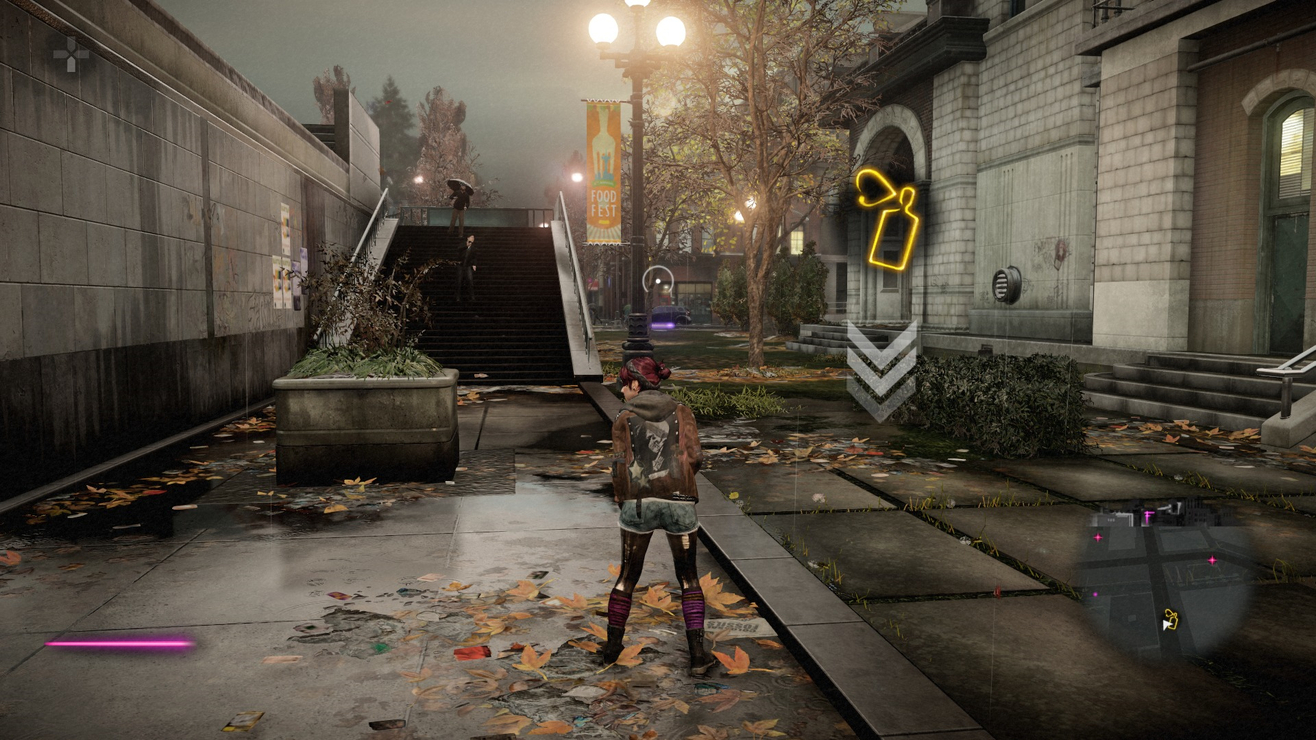Select the player arrow on the minimap
The width and height of the screenshot is (1316, 740).
pos(1167,624)
